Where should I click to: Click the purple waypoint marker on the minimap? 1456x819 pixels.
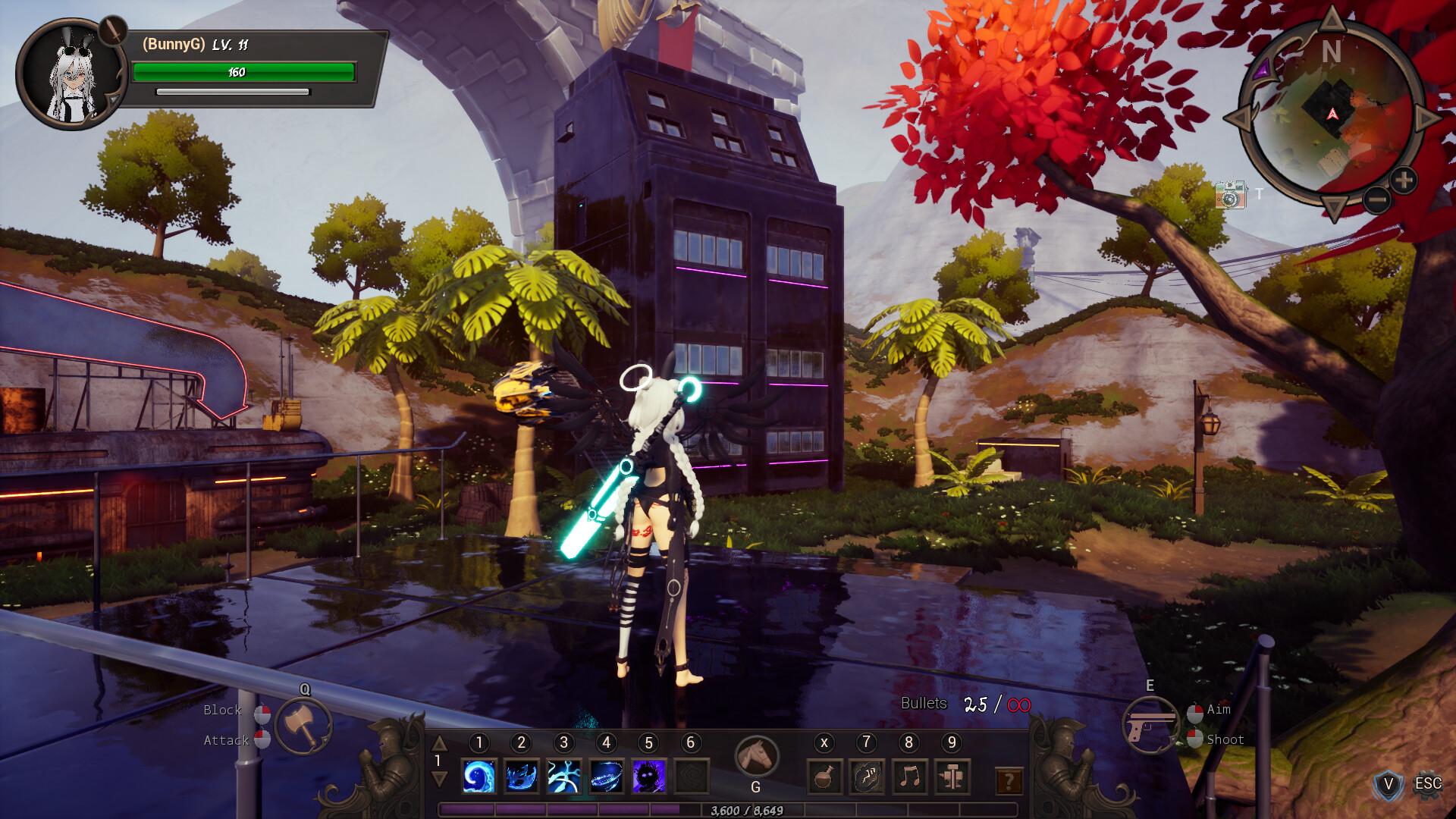tap(1262, 70)
